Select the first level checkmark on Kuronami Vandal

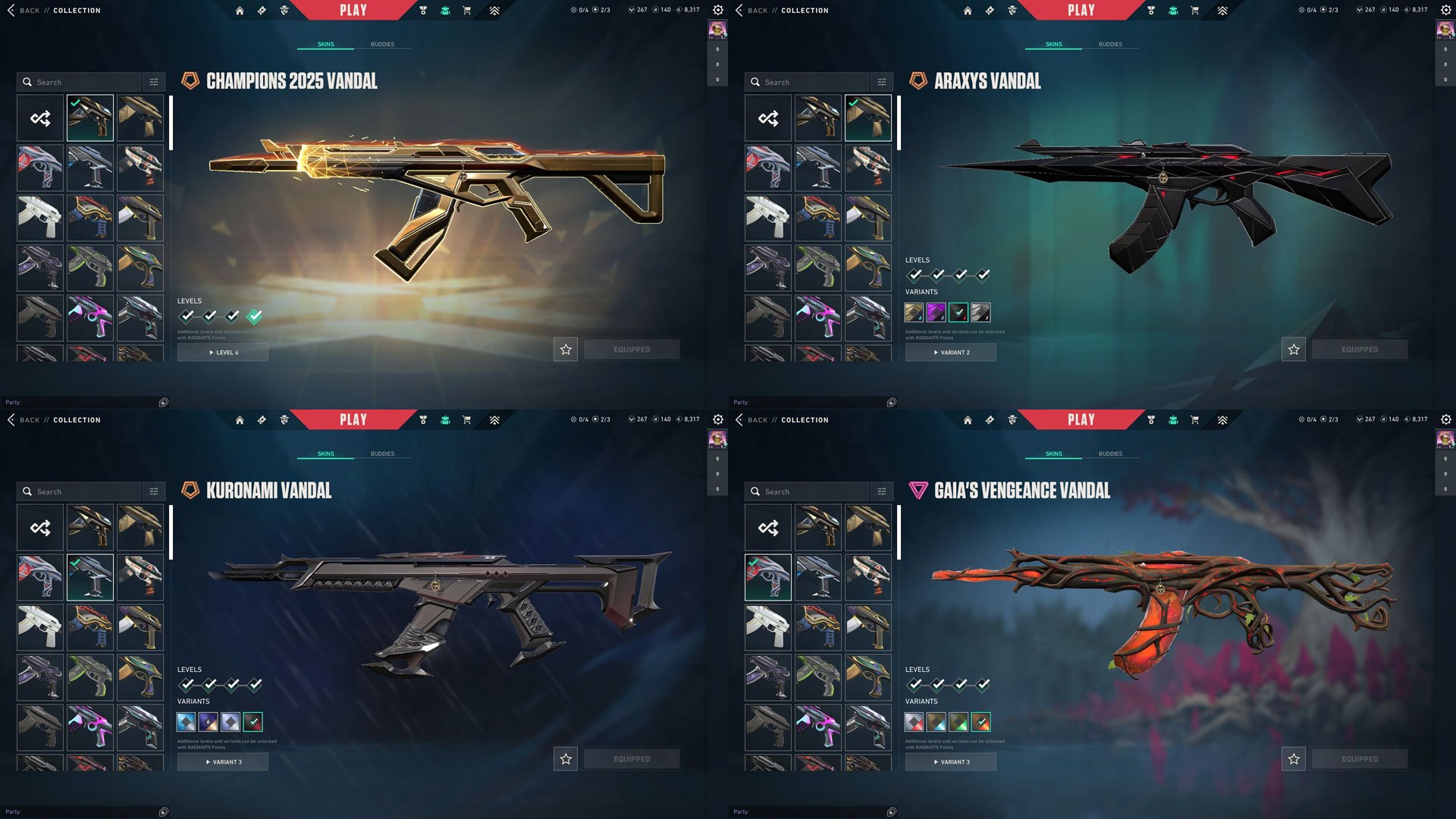(187, 684)
